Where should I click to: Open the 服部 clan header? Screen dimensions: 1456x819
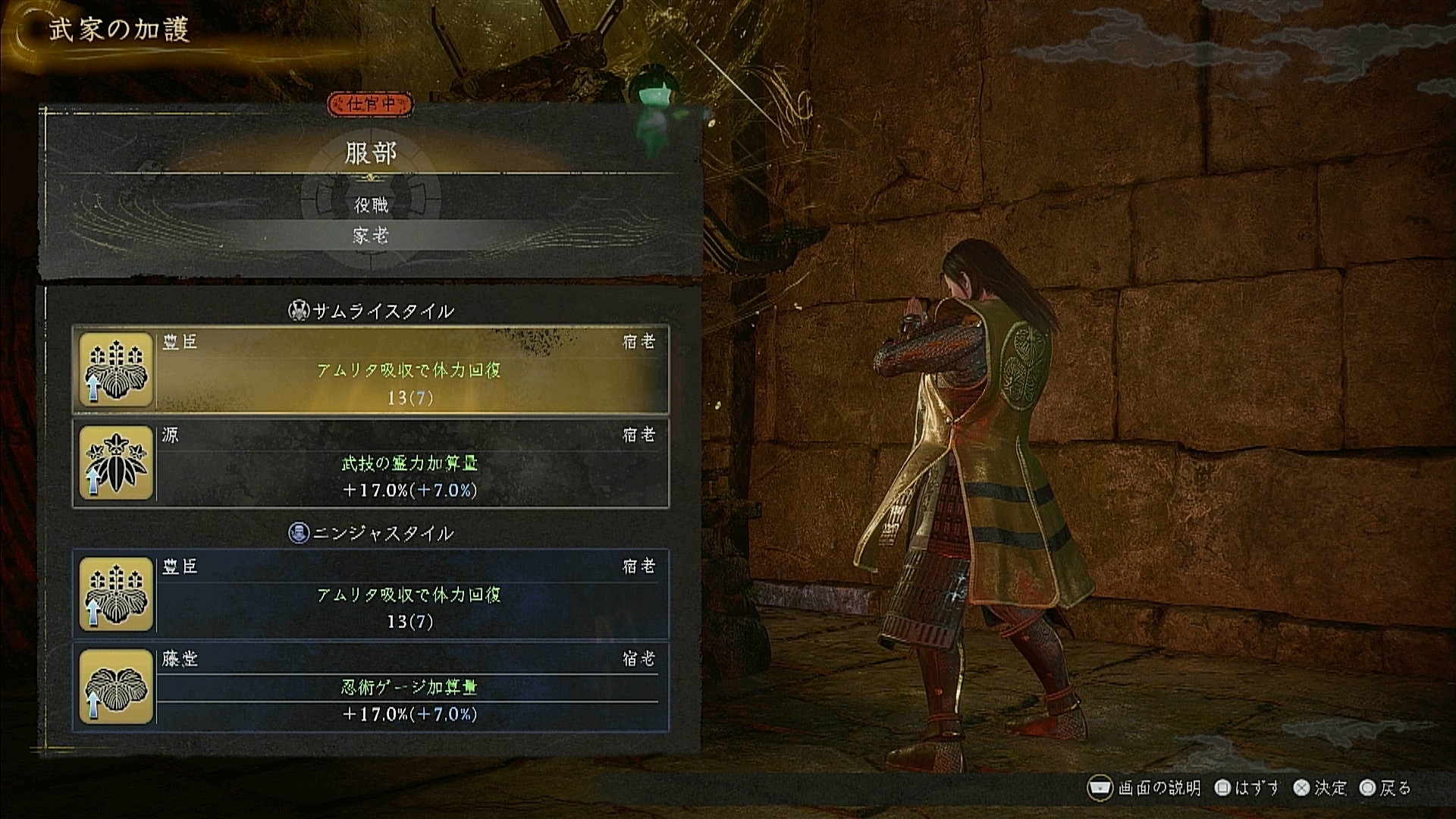(371, 154)
